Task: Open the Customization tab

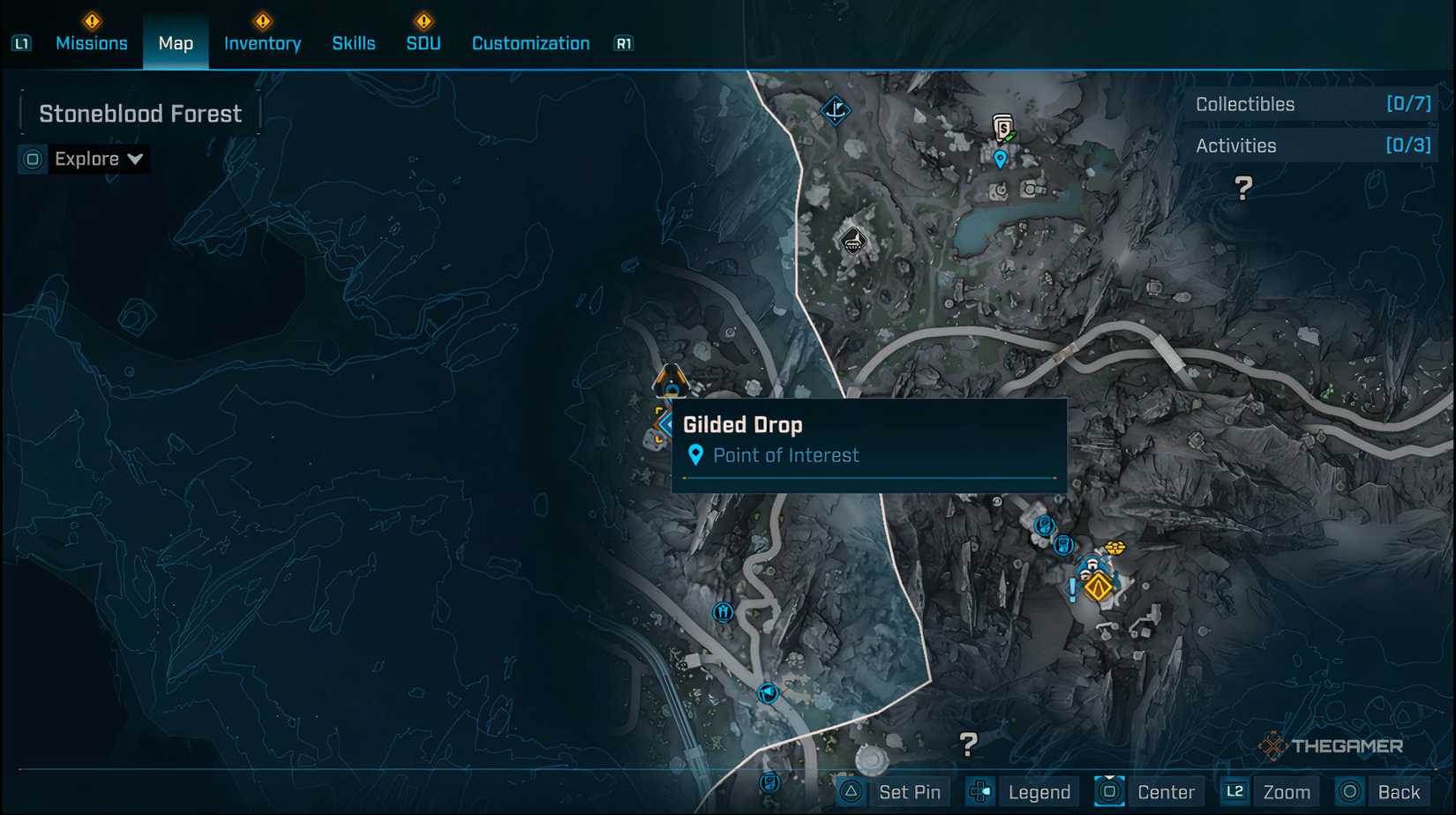Action: coord(529,42)
